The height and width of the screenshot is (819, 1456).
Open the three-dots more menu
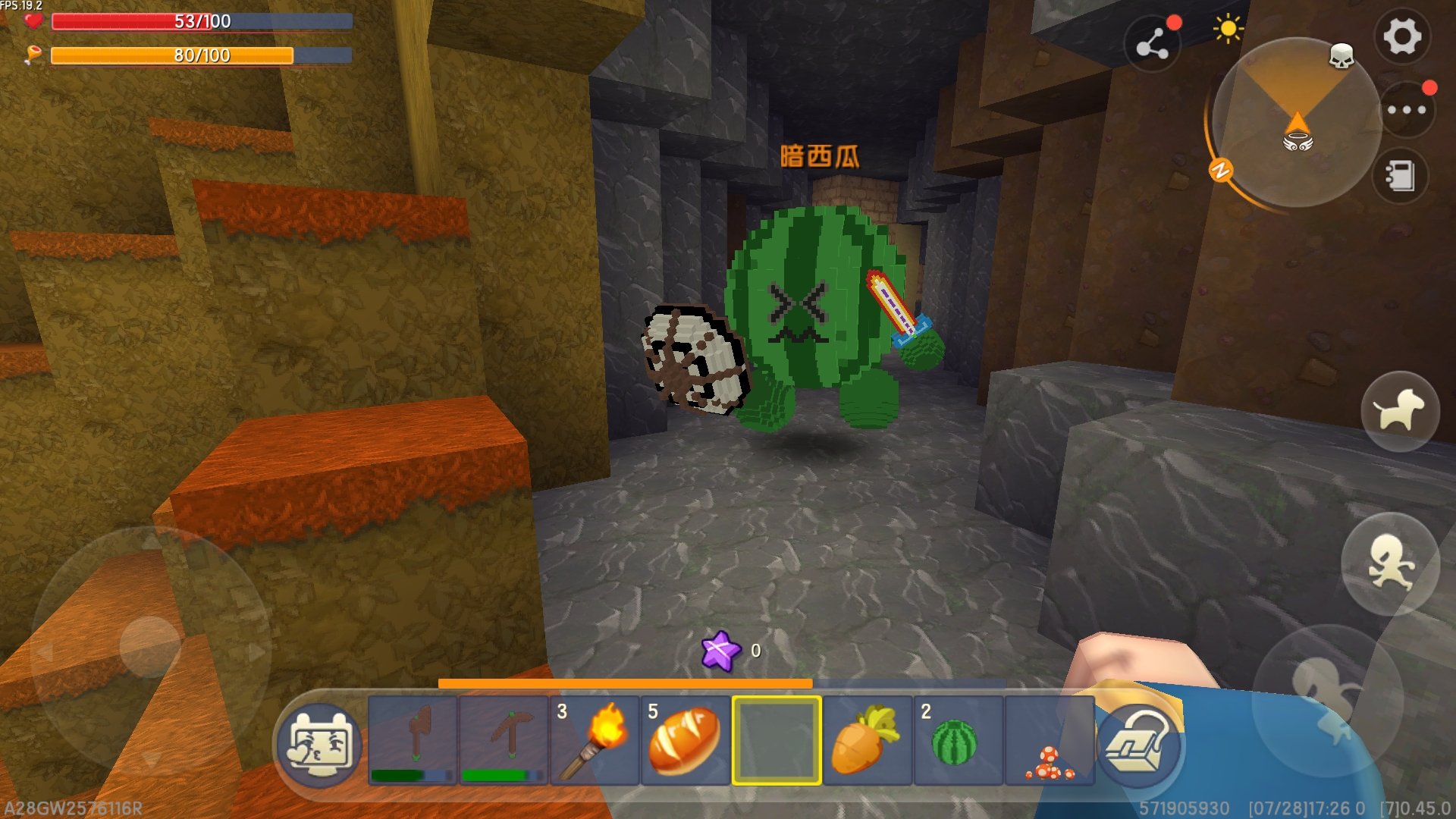(1407, 110)
